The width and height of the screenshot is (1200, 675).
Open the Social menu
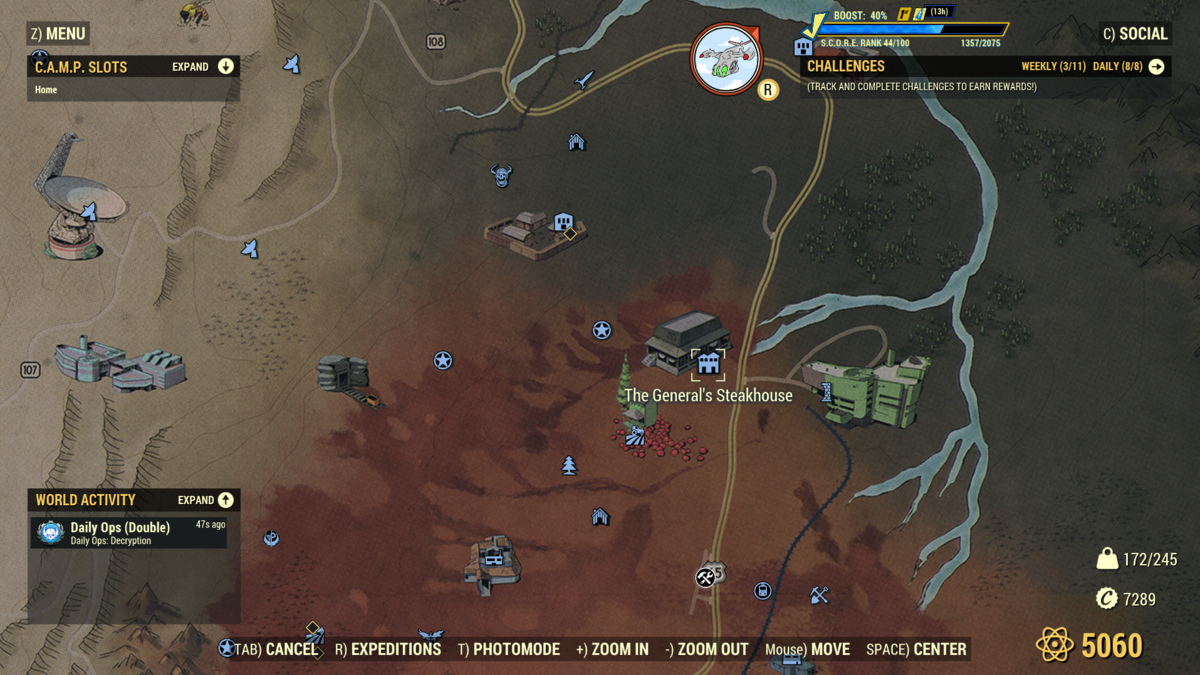(x=1135, y=34)
